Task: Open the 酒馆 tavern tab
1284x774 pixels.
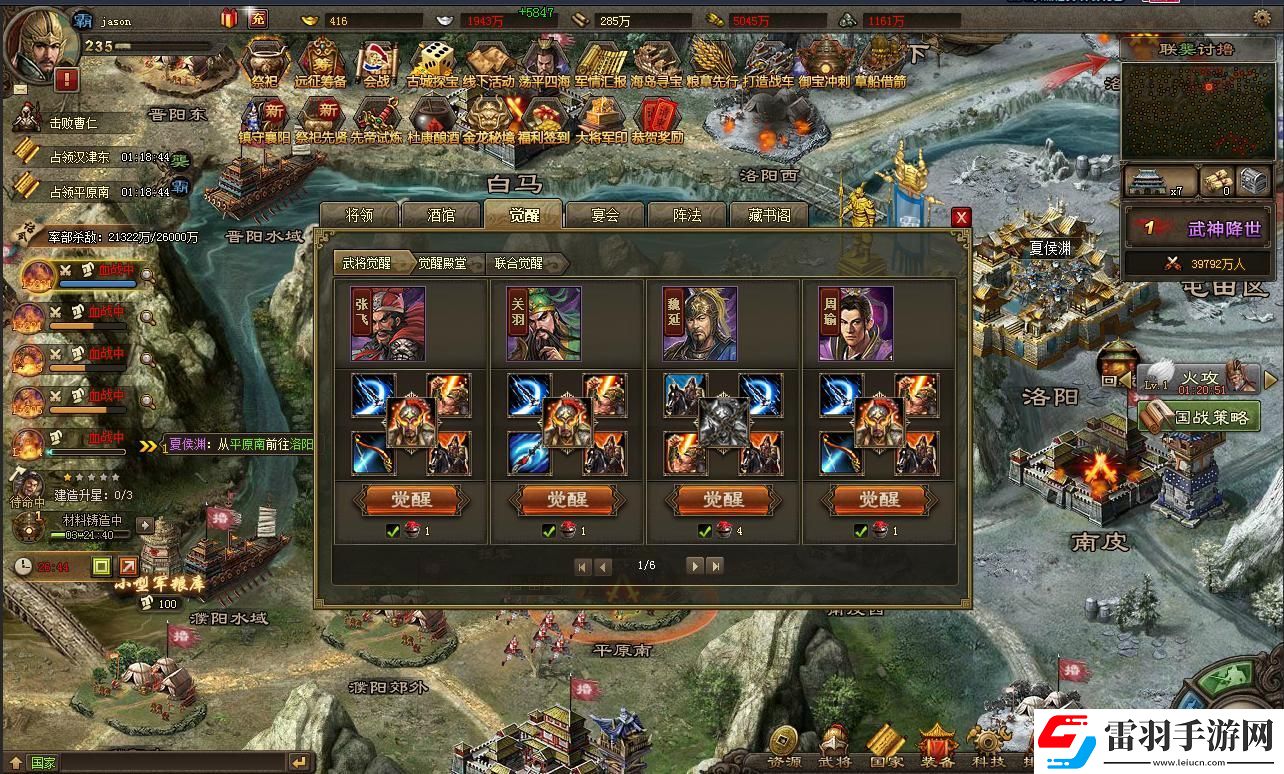Action: coord(441,215)
